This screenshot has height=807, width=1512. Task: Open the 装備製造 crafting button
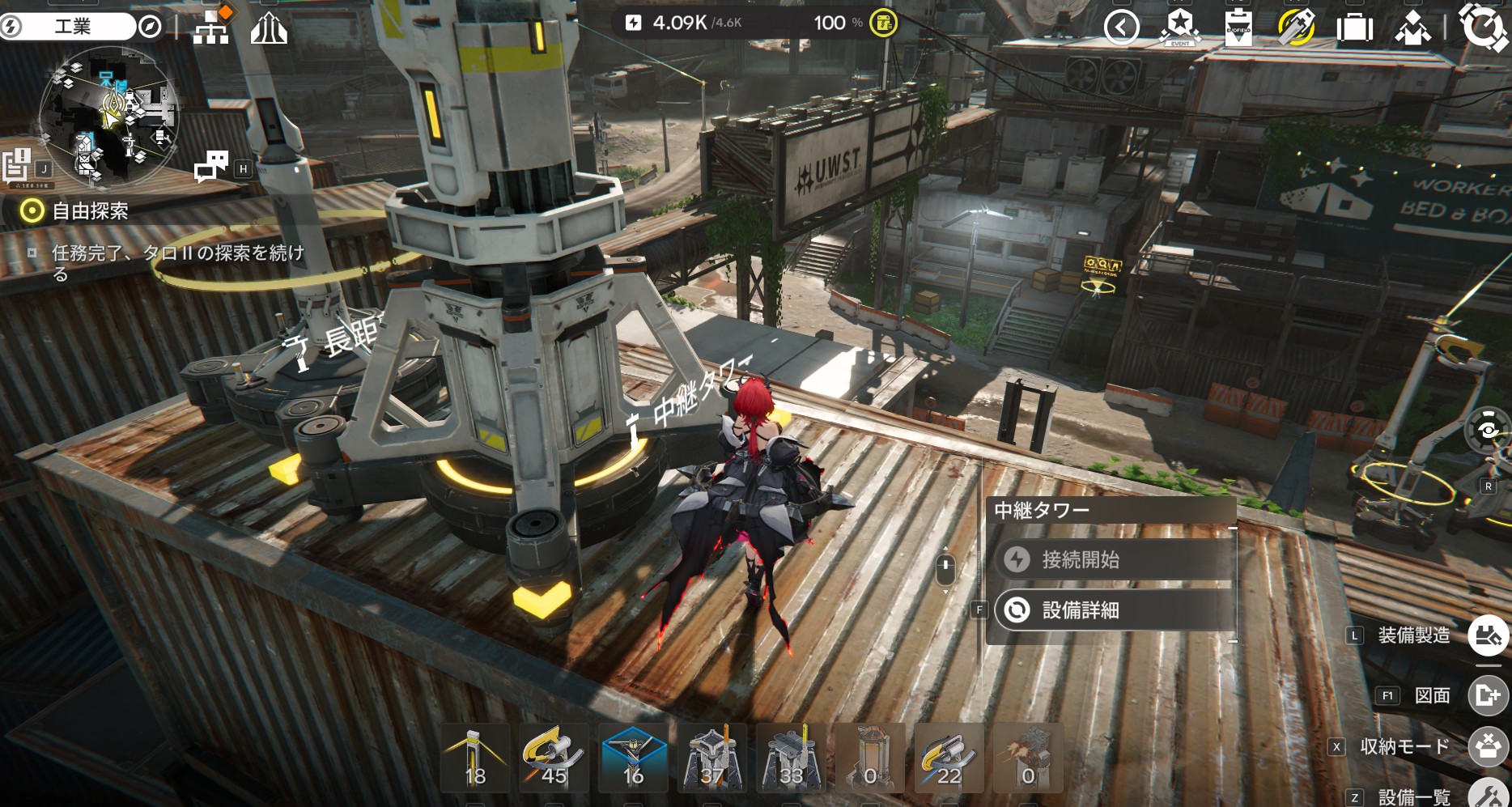click(1488, 635)
